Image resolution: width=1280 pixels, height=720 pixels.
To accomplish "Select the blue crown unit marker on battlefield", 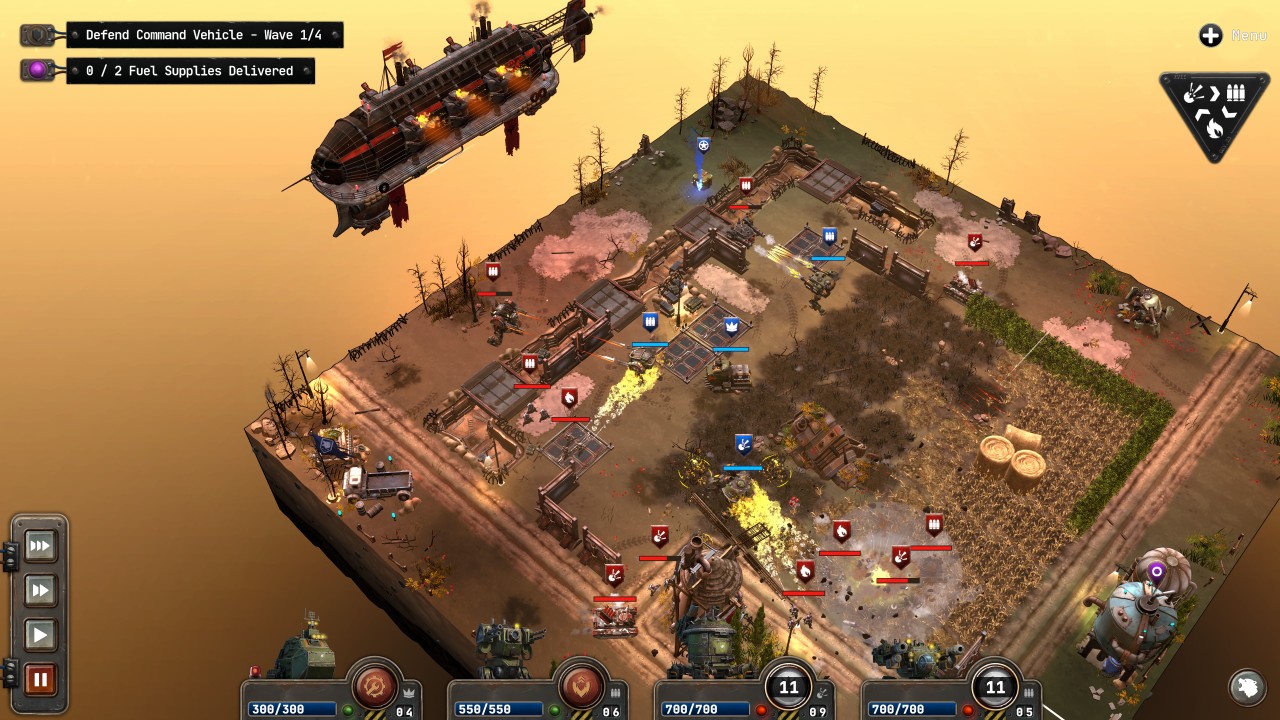I will coord(729,323).
